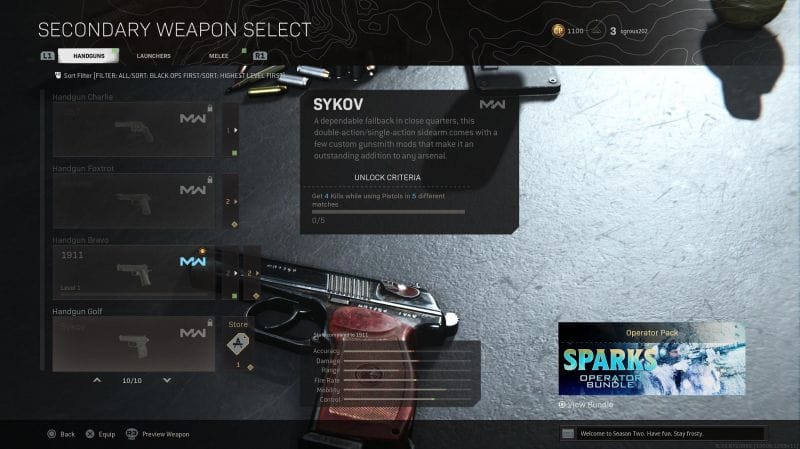Screen dimensions: 800x449
Task: Switch to the Handguns tab
Action: pos(89,56)
